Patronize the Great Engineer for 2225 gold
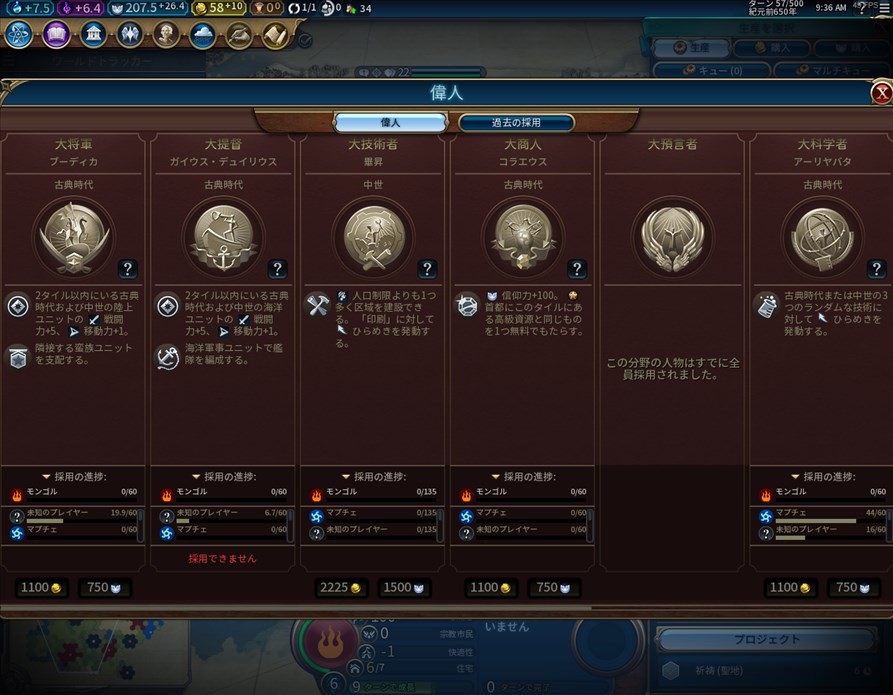Viewport: 893px width, 695px height. (x=341, y=587)
